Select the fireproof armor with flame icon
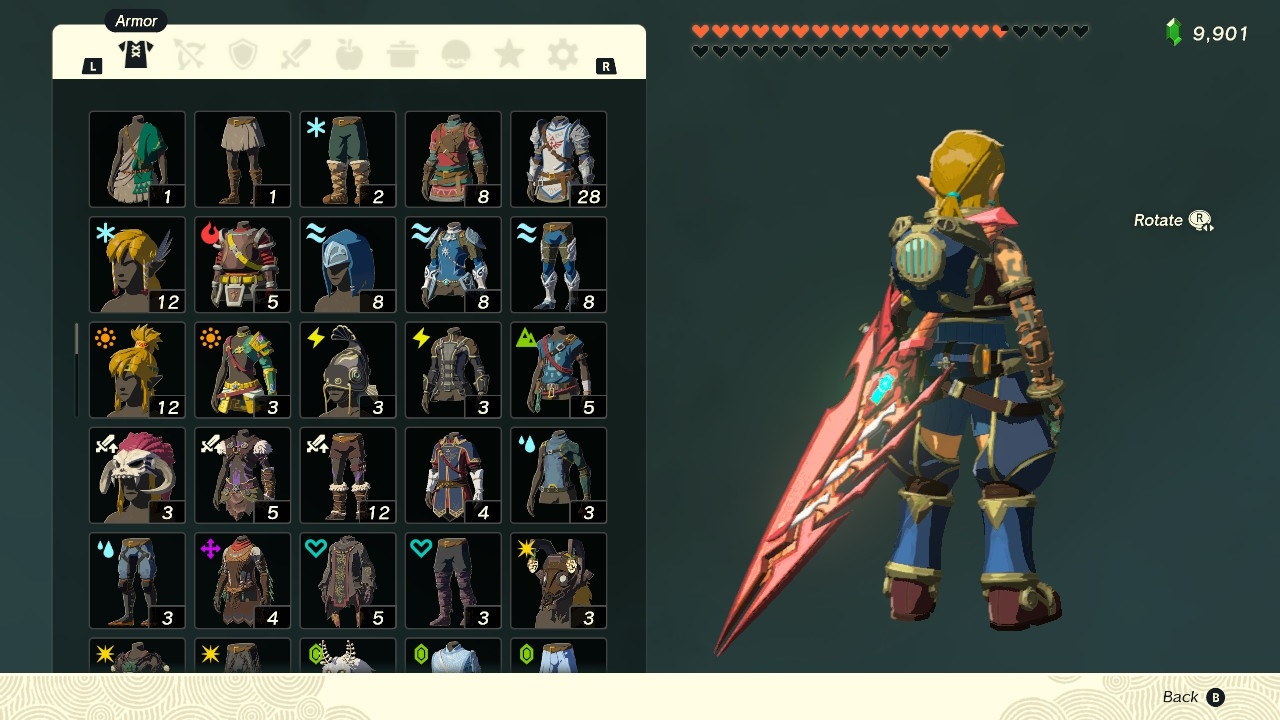Image resolution: width=1280 pixels, height=720 pixels. [242, 264]
